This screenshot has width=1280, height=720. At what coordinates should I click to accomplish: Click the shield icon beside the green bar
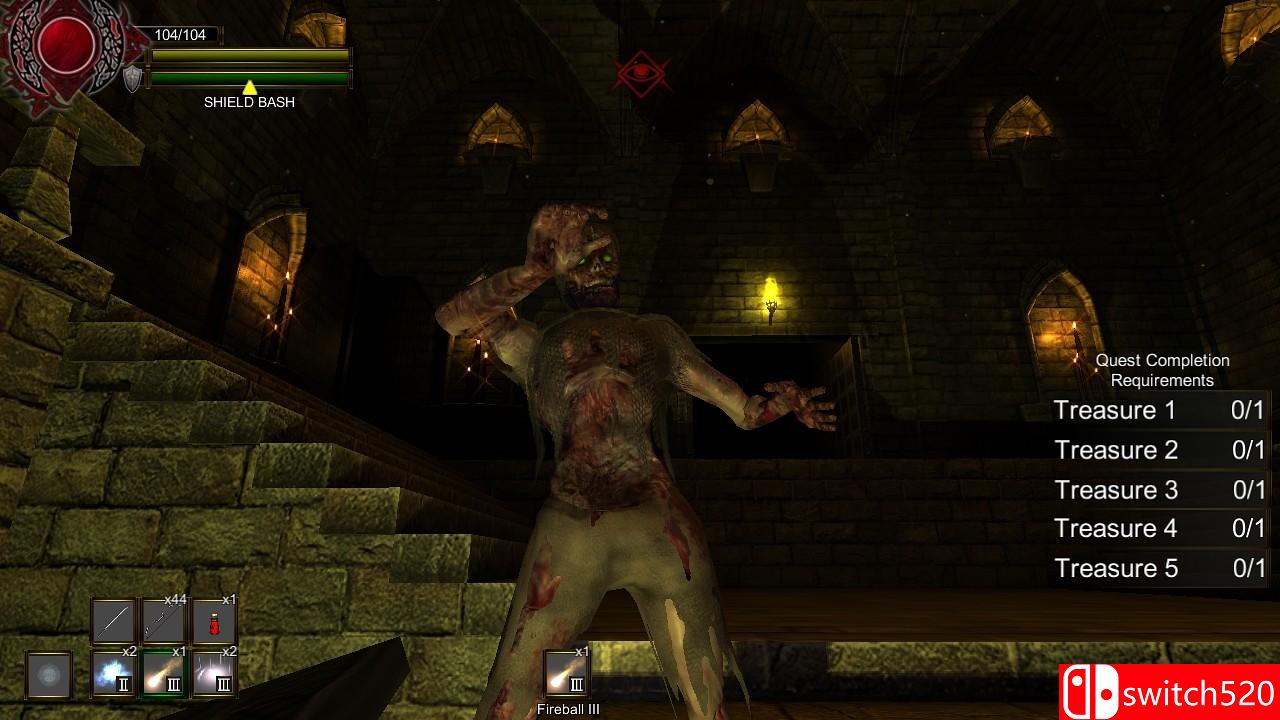(135, 77)
